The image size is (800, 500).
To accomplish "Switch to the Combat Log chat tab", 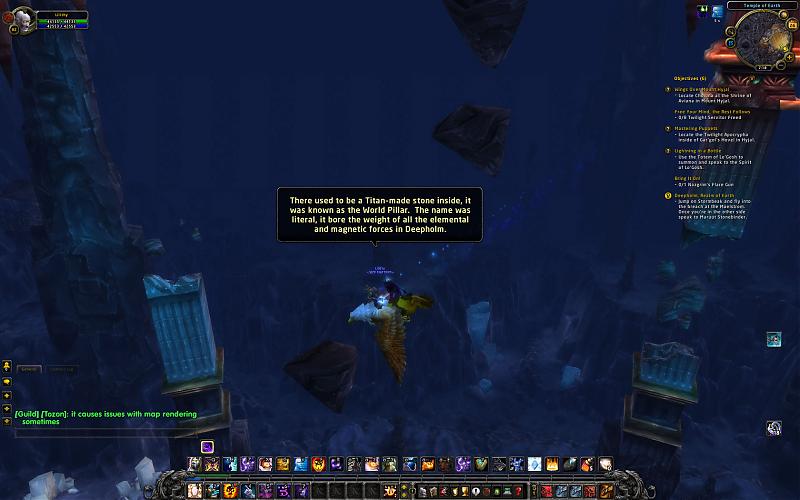I will [63, 369].
